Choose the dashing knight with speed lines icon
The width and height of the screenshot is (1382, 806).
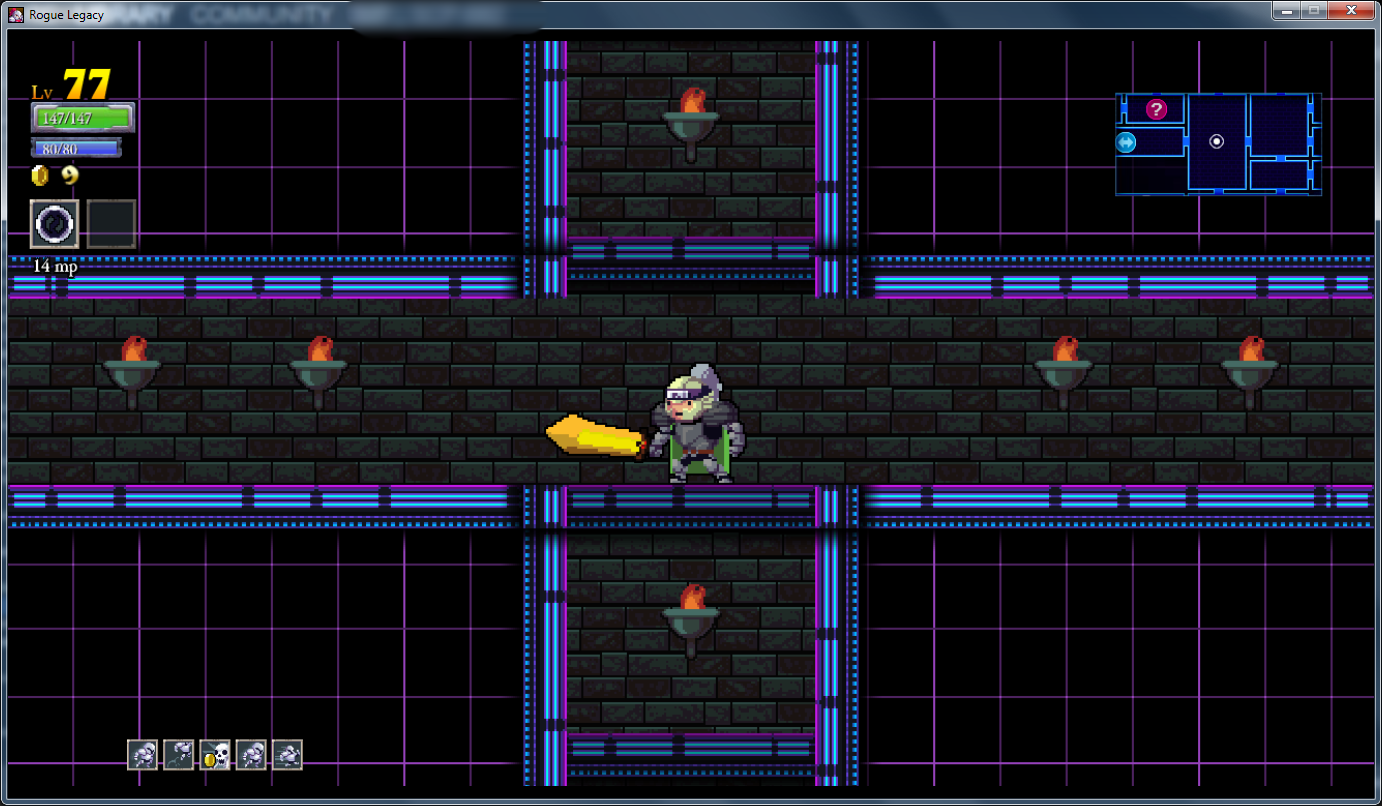(287, 755)
